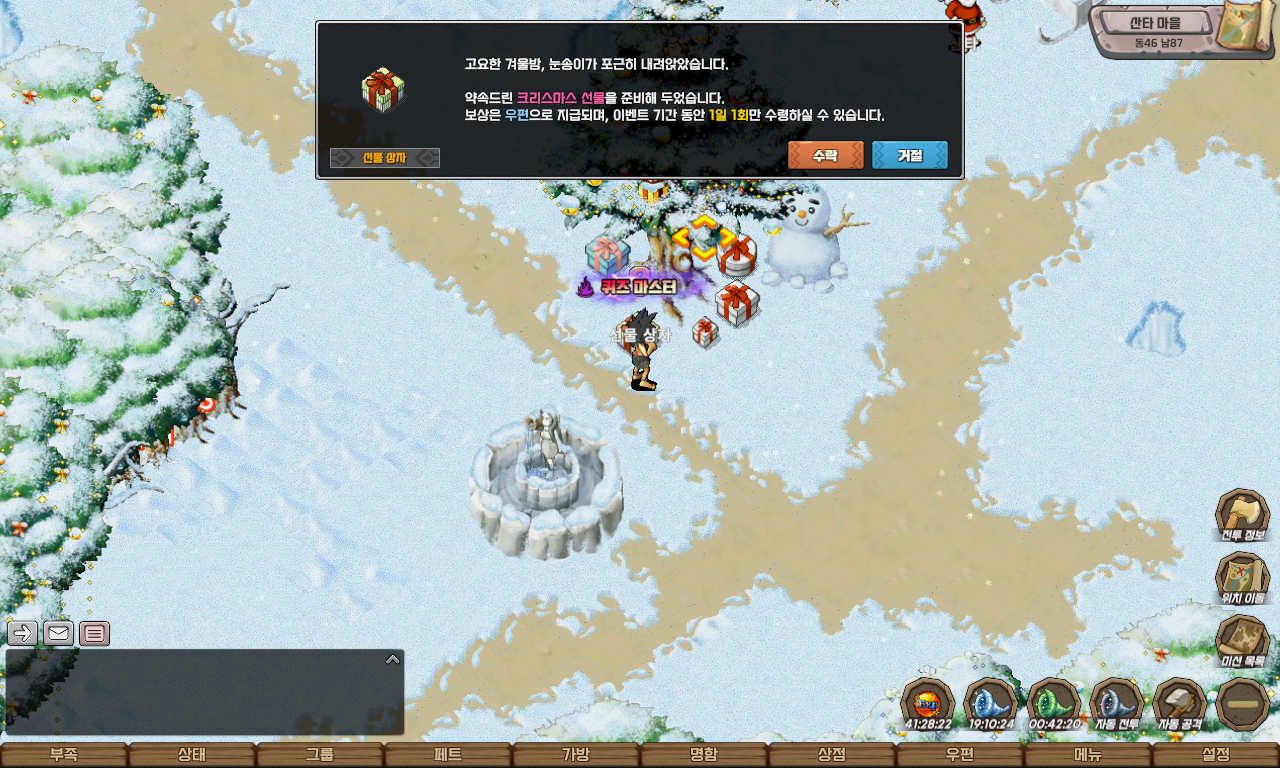Open the 부족 tribe menu
This screenshot has height=768, width=1280.
pyautogui.click(x=64, y=755)
